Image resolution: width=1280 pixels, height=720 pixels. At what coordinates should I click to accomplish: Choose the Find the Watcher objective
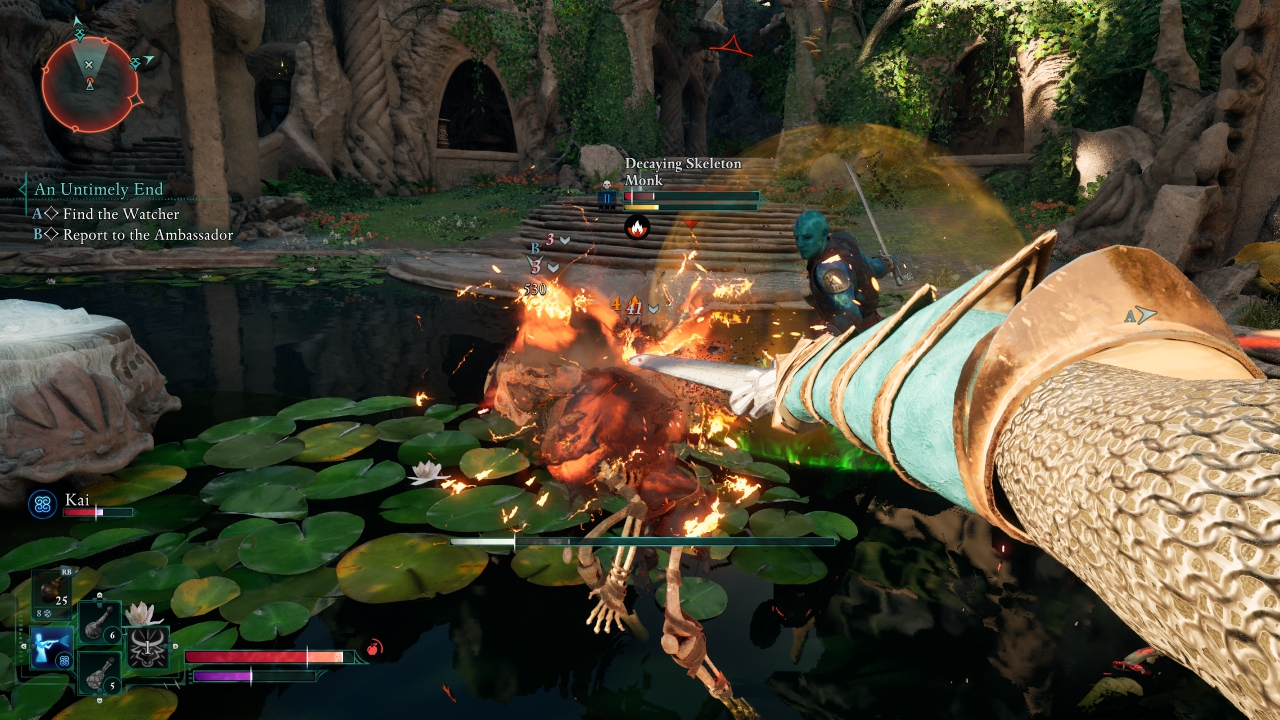121,214
